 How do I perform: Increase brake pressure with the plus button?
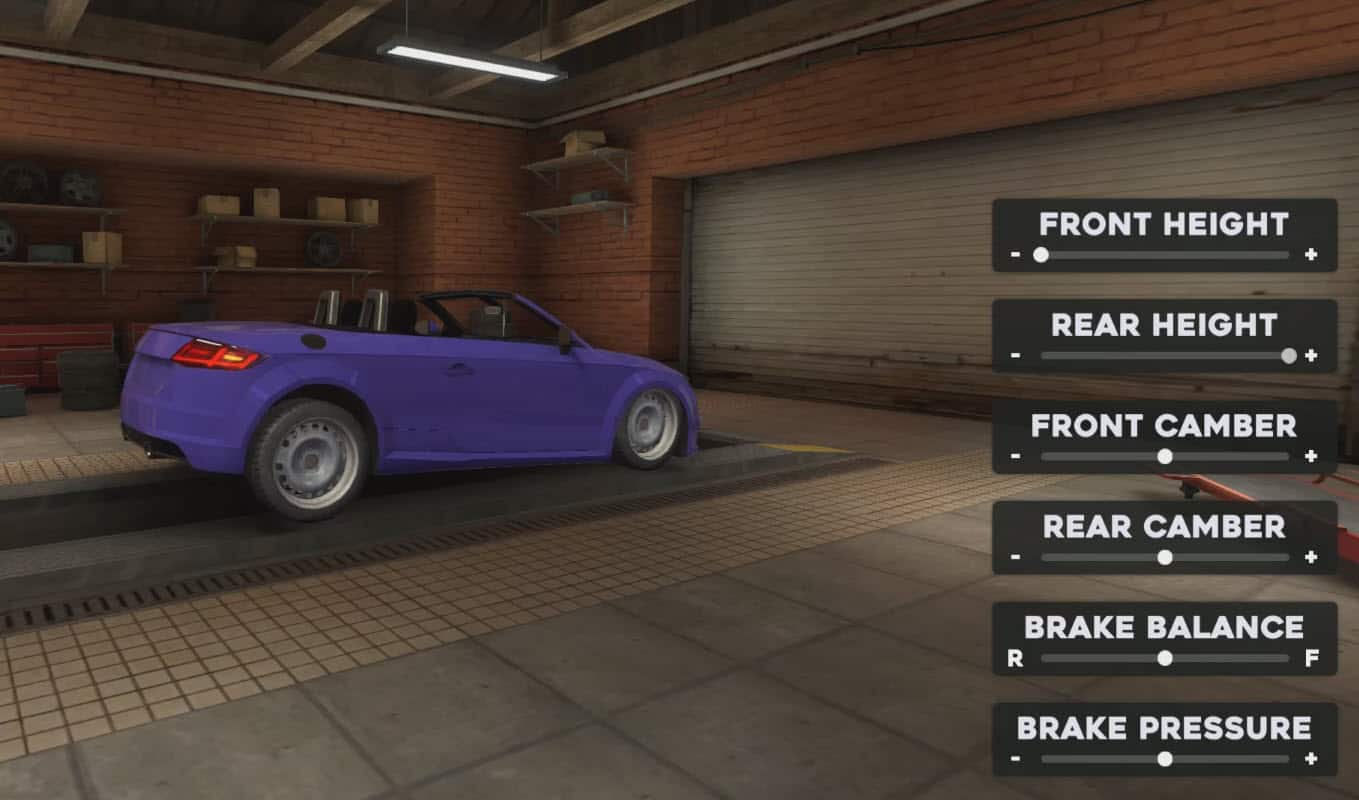coord(1311,760)
